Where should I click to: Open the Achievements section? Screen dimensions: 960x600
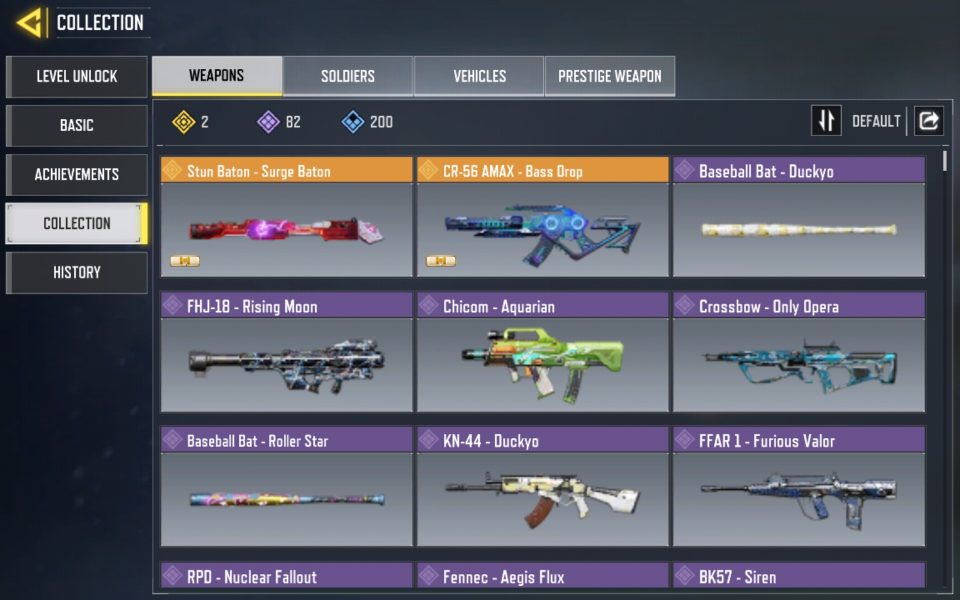77,174
